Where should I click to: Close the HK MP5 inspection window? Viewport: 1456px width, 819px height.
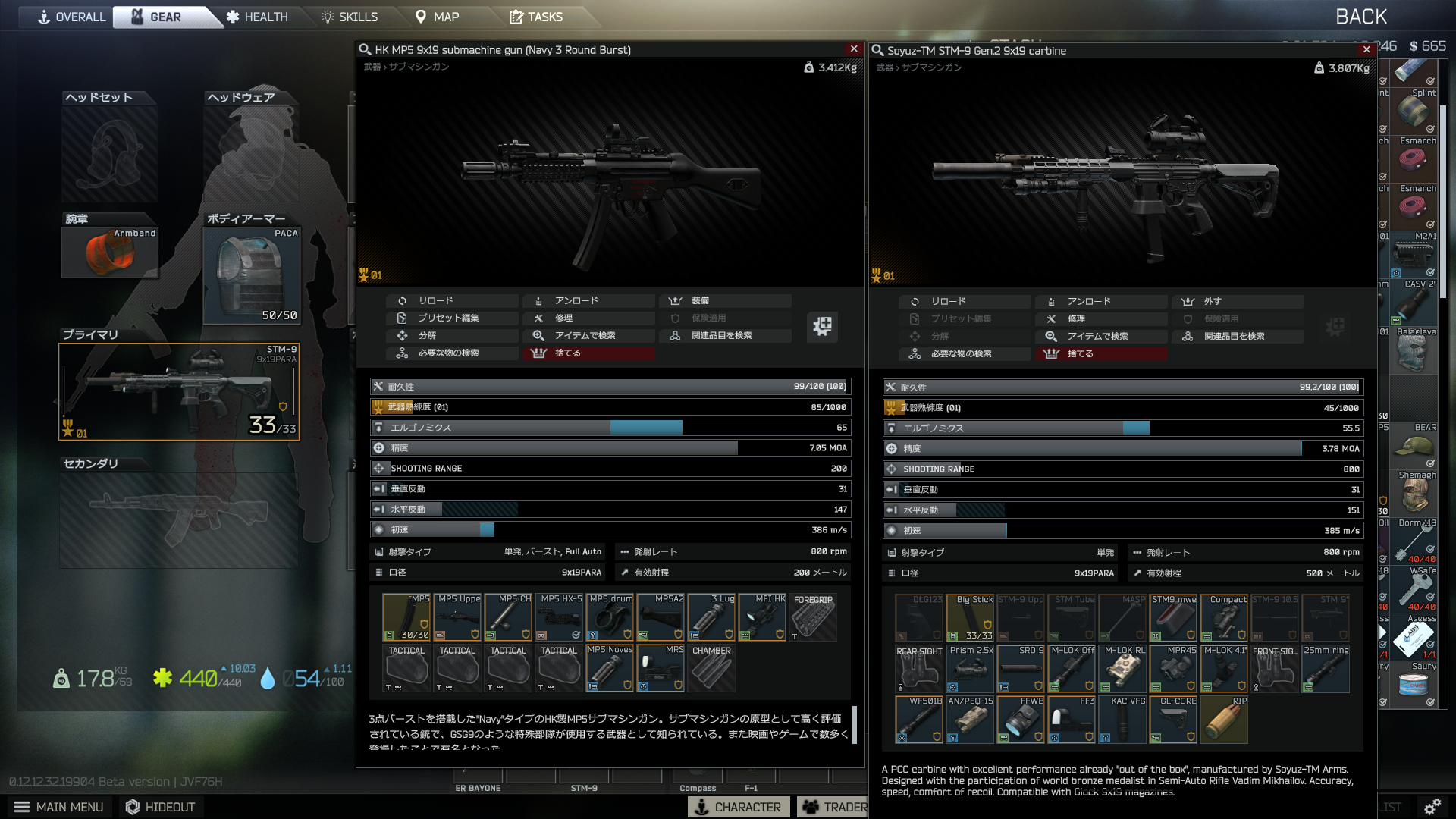(x=854, y=49)
